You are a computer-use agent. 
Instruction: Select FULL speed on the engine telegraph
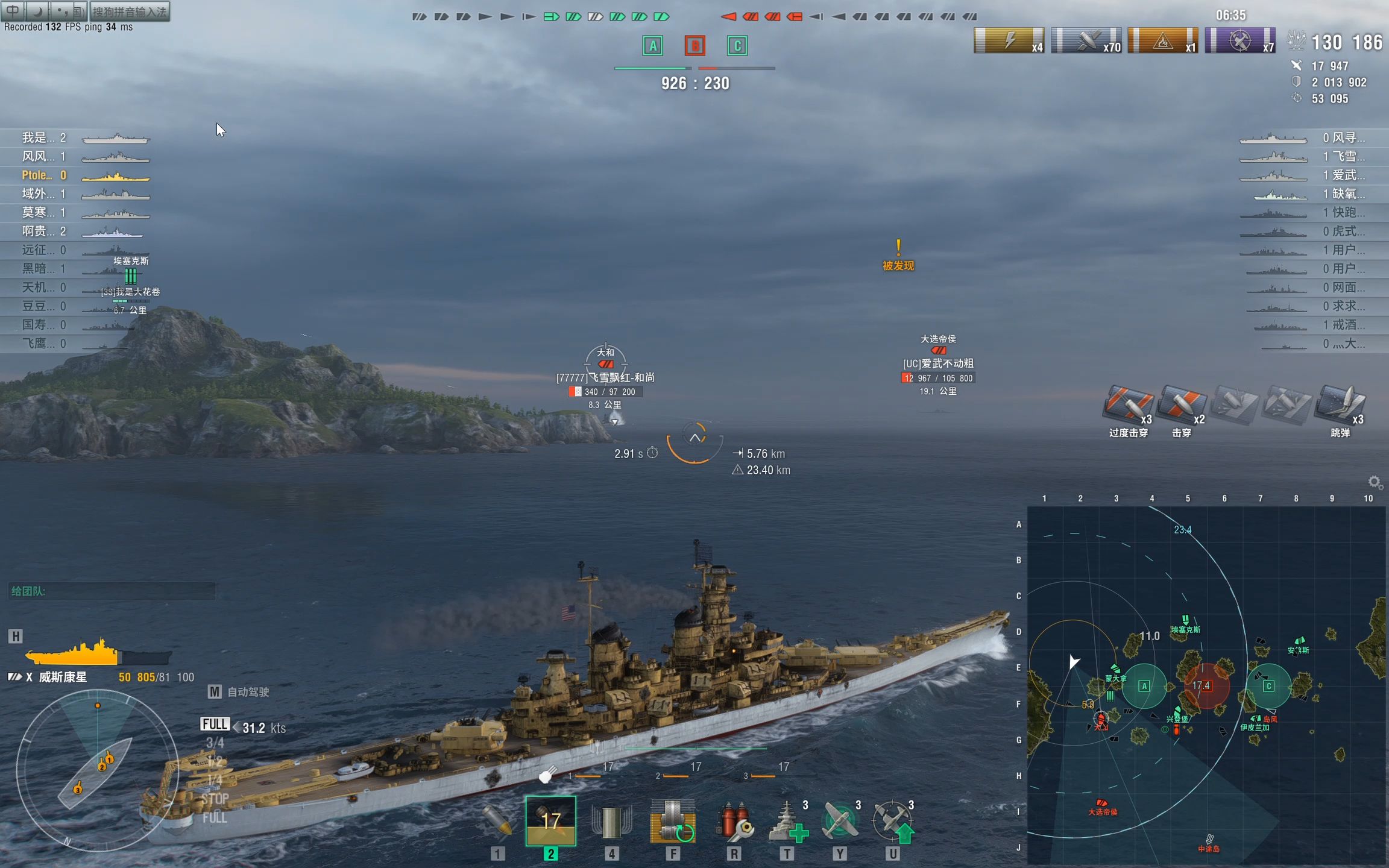click(215, 724)
